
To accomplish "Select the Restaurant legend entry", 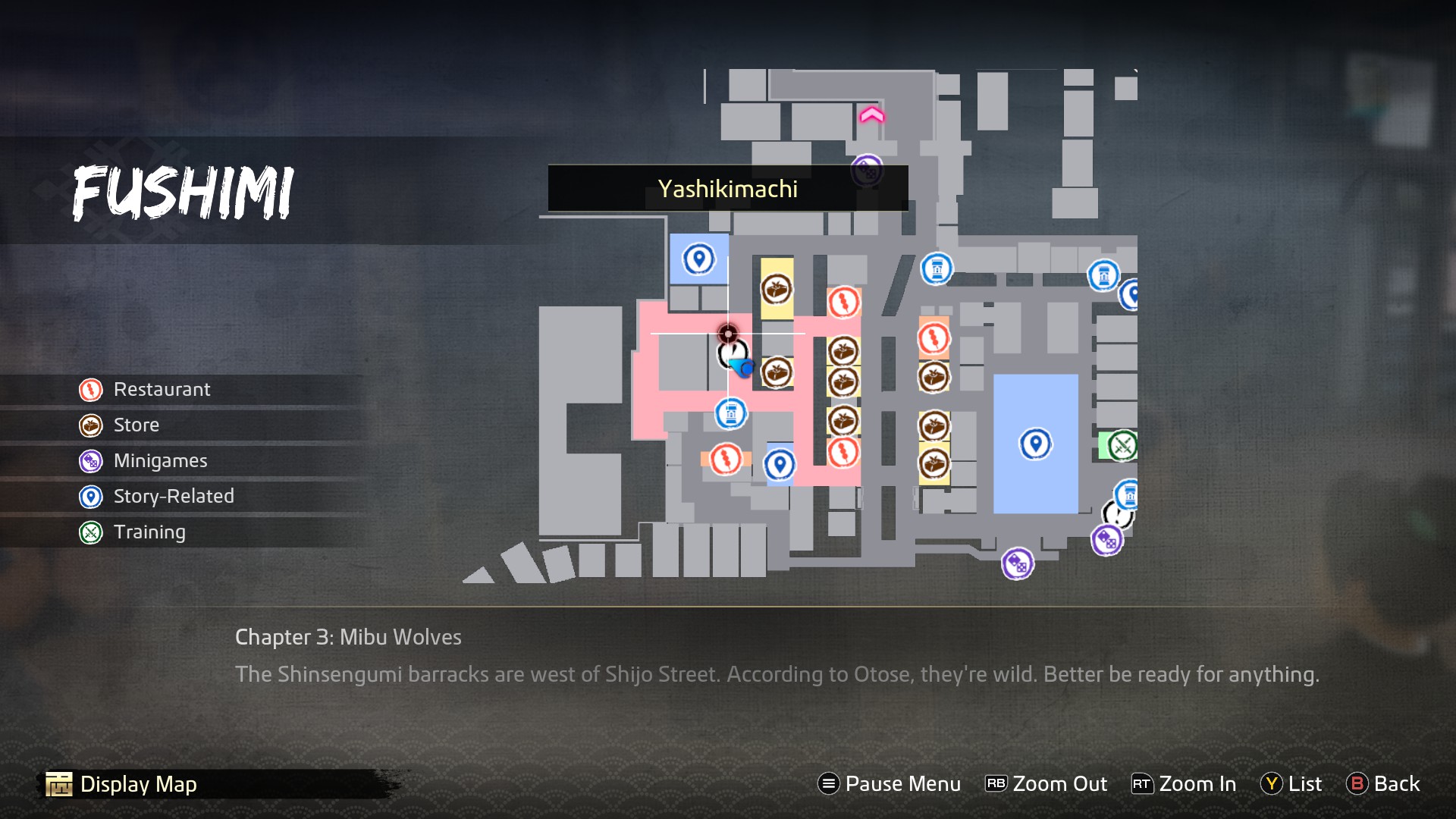I will point(162,390).
